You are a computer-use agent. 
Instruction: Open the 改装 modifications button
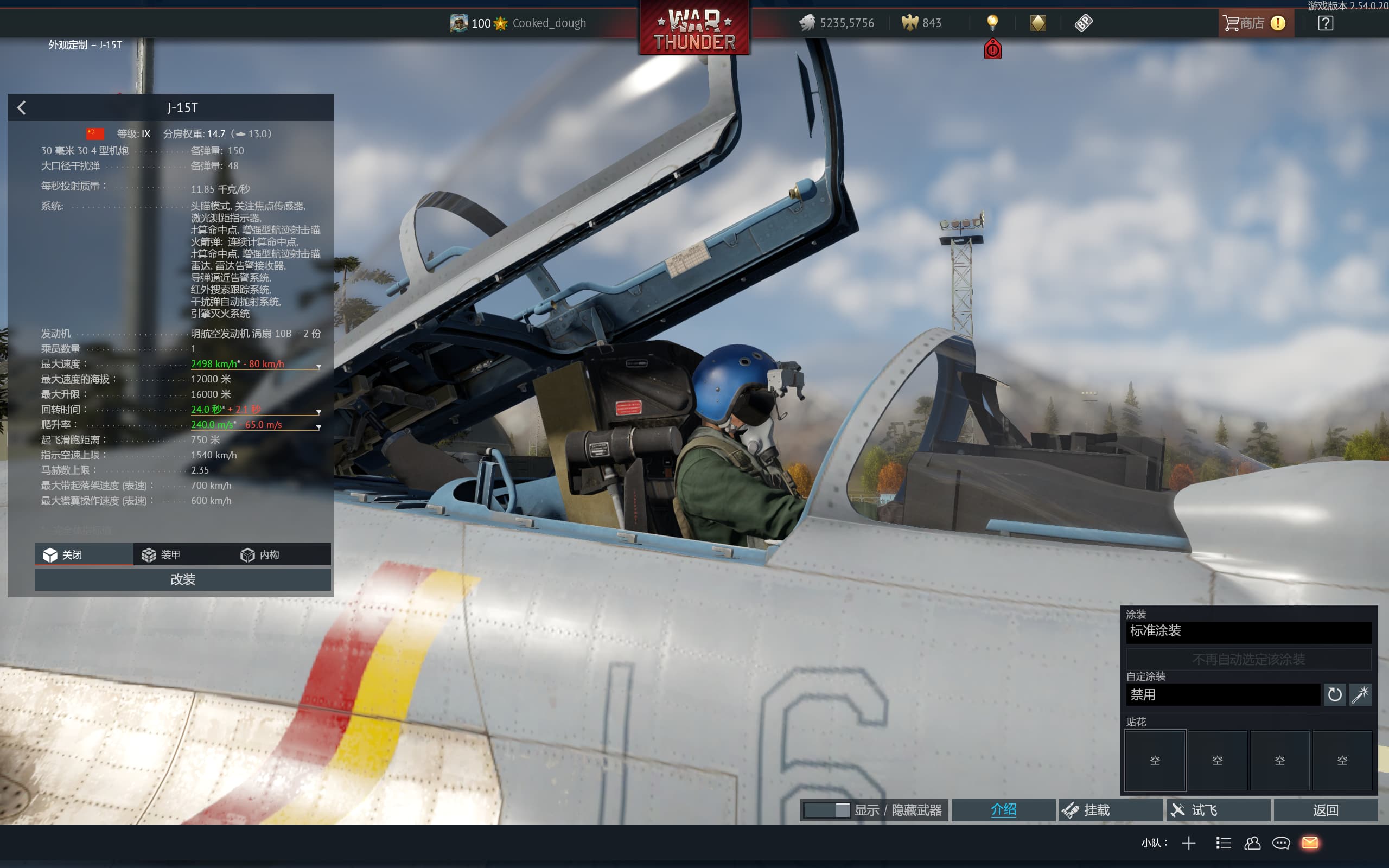(x=182, y=579)
